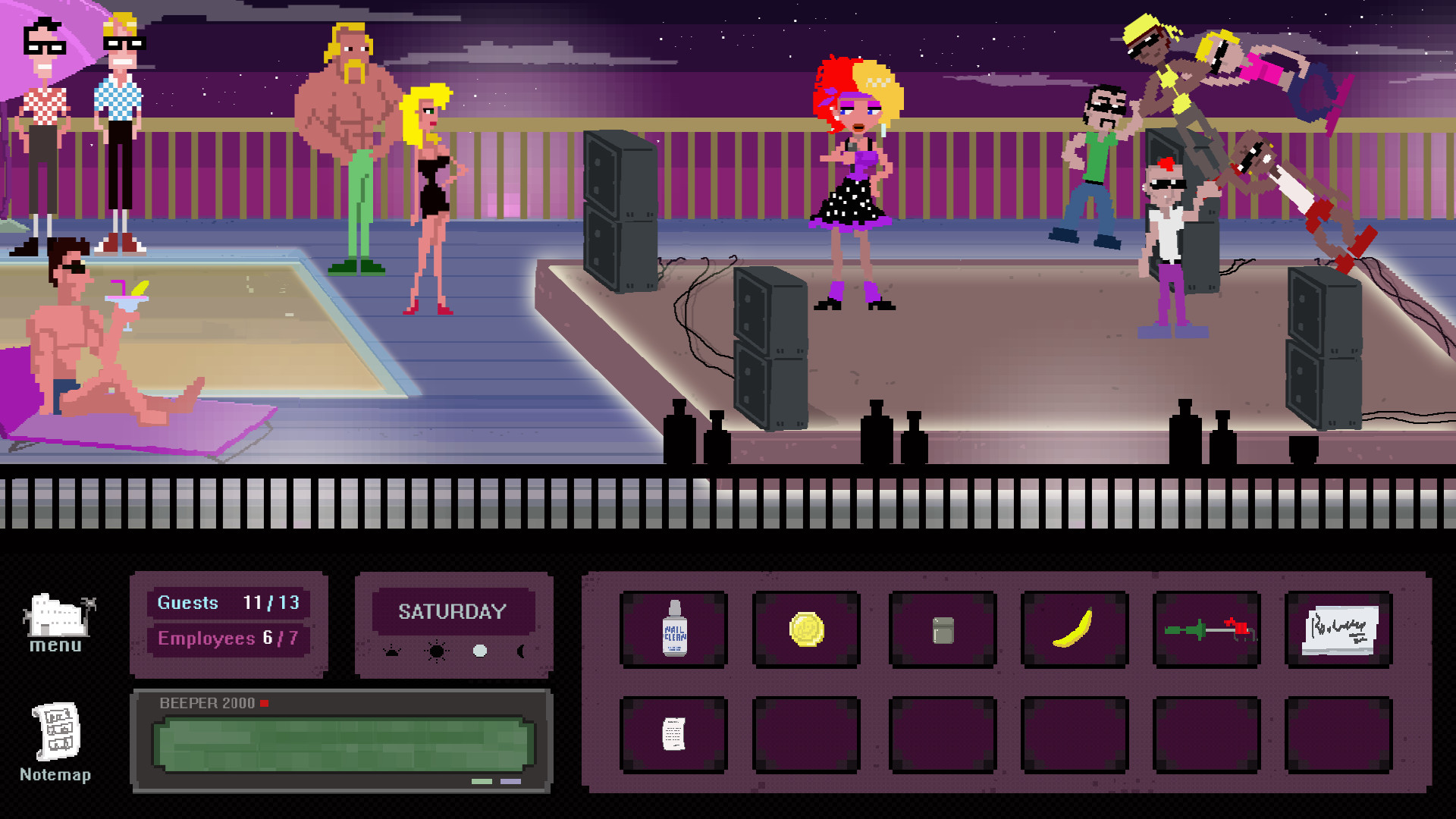Toggle the crescent moon night indicator

pos(520,652)
